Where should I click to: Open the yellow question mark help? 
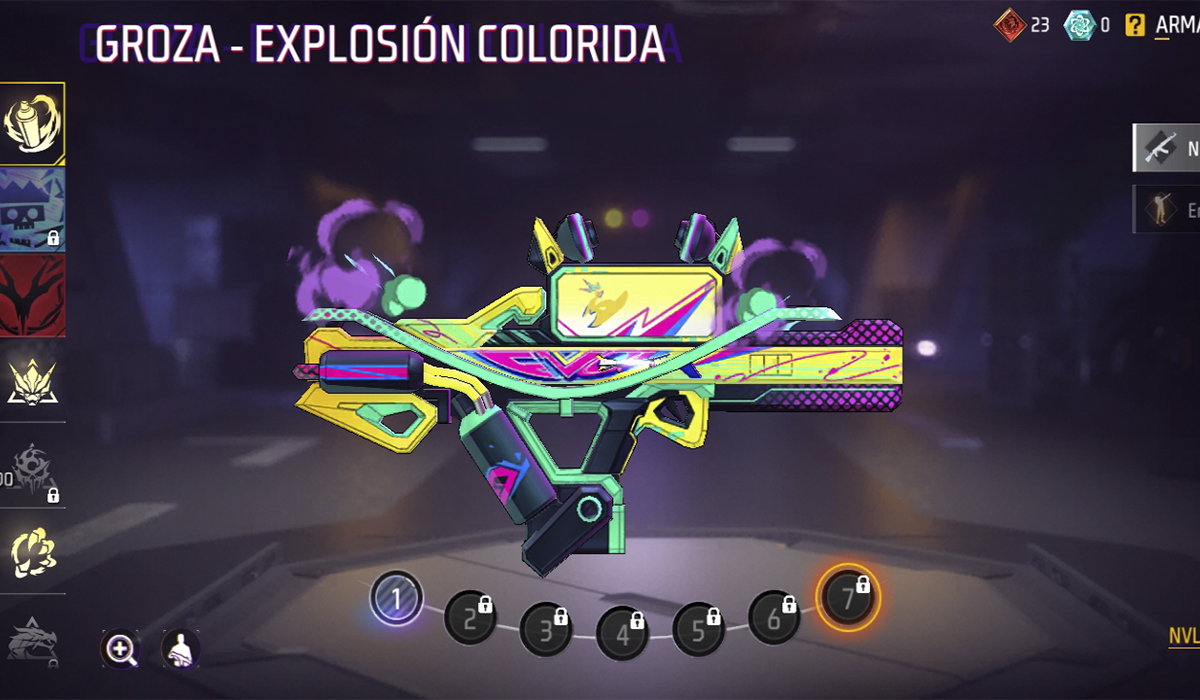pos(1134,25)
